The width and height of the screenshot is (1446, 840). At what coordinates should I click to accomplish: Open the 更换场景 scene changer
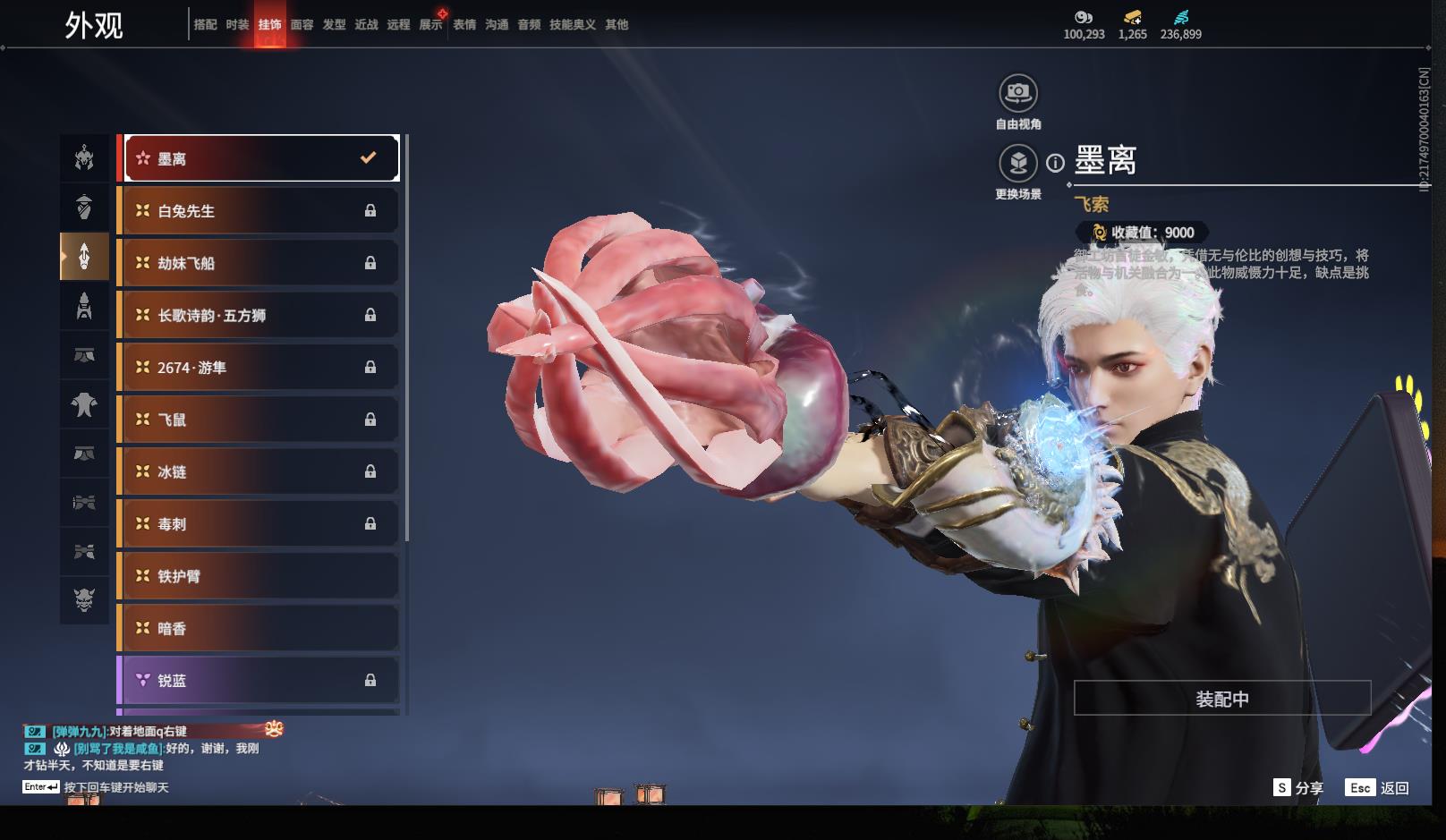pyautogui.click(x=1018, y=164)
